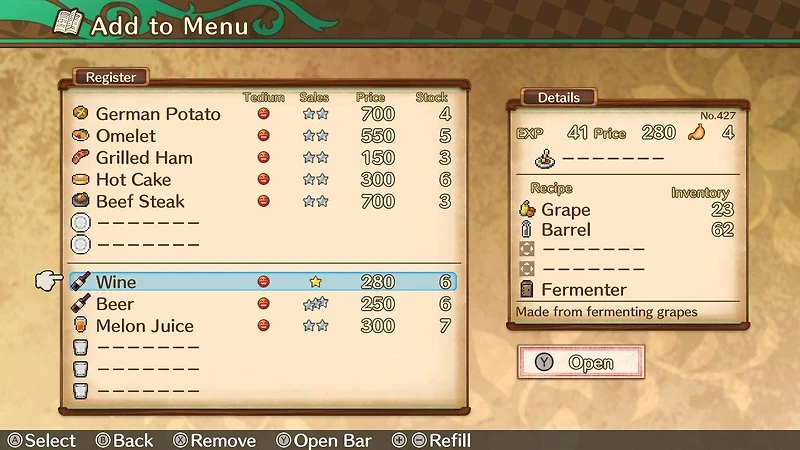The height and width of the screenshot is (450, 800).
Task: Select the Barrel recipe ingredient
Action: pyautogui.click(x=566, y=230)
